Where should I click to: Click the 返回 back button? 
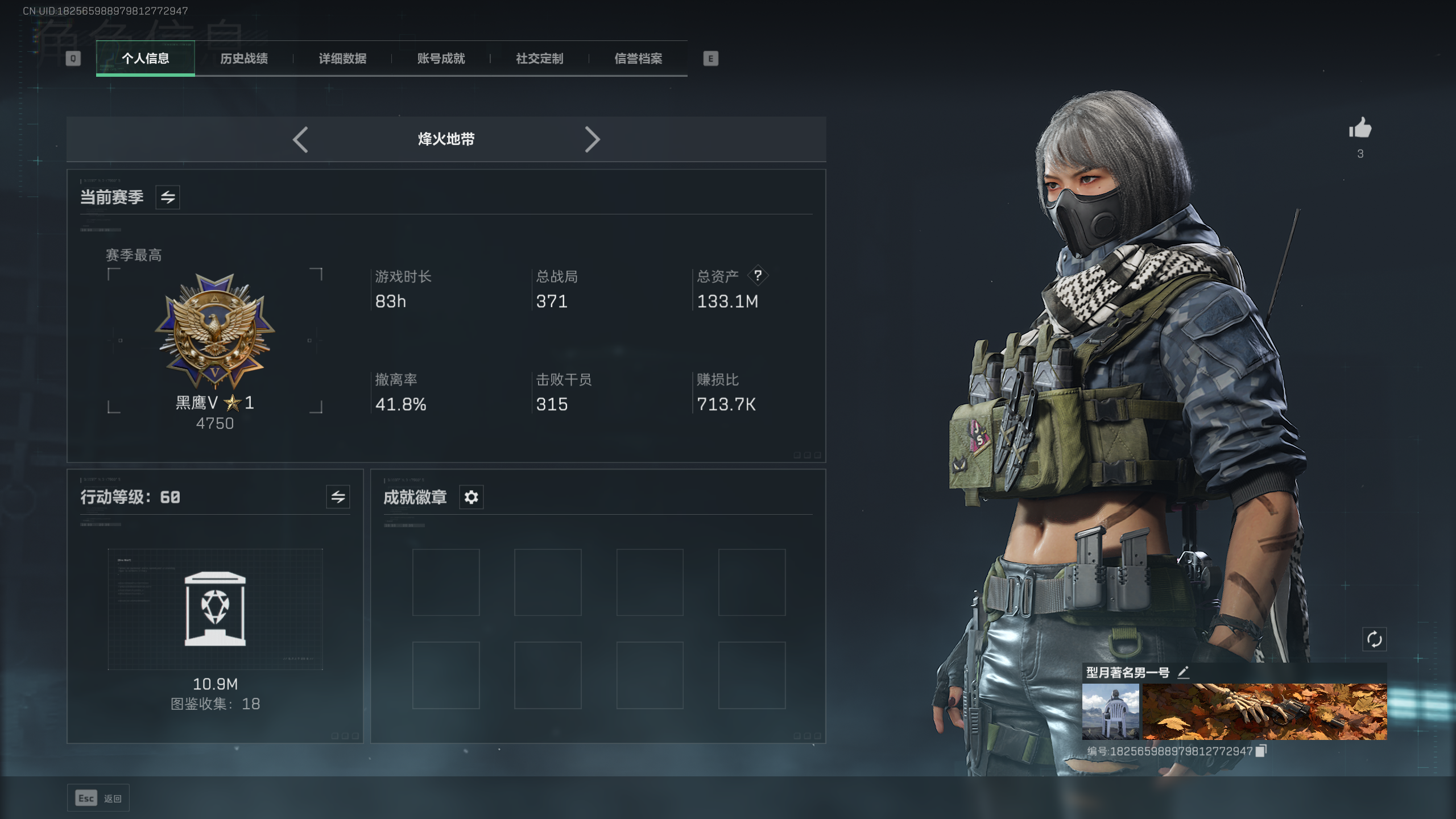tap(98, 799)
